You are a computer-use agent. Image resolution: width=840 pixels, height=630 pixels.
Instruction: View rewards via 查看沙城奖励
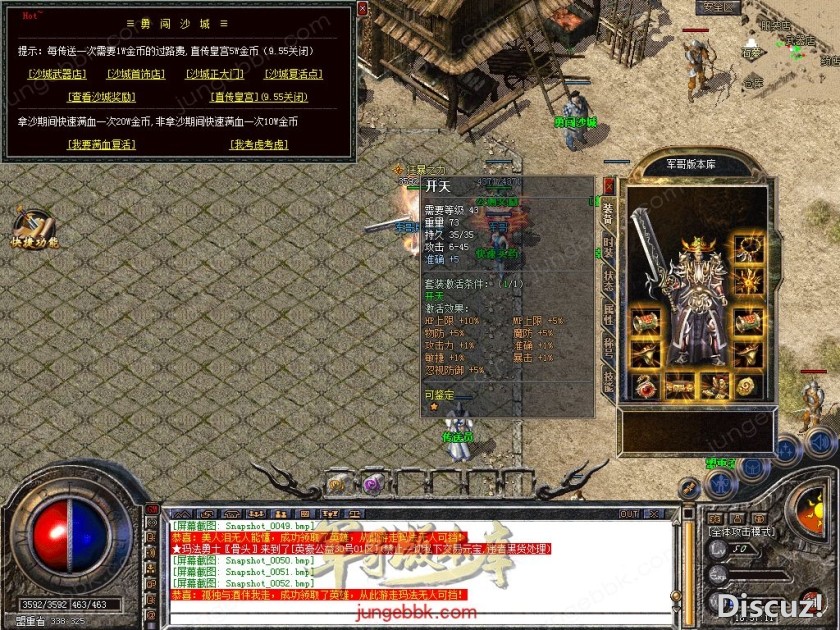101,97
